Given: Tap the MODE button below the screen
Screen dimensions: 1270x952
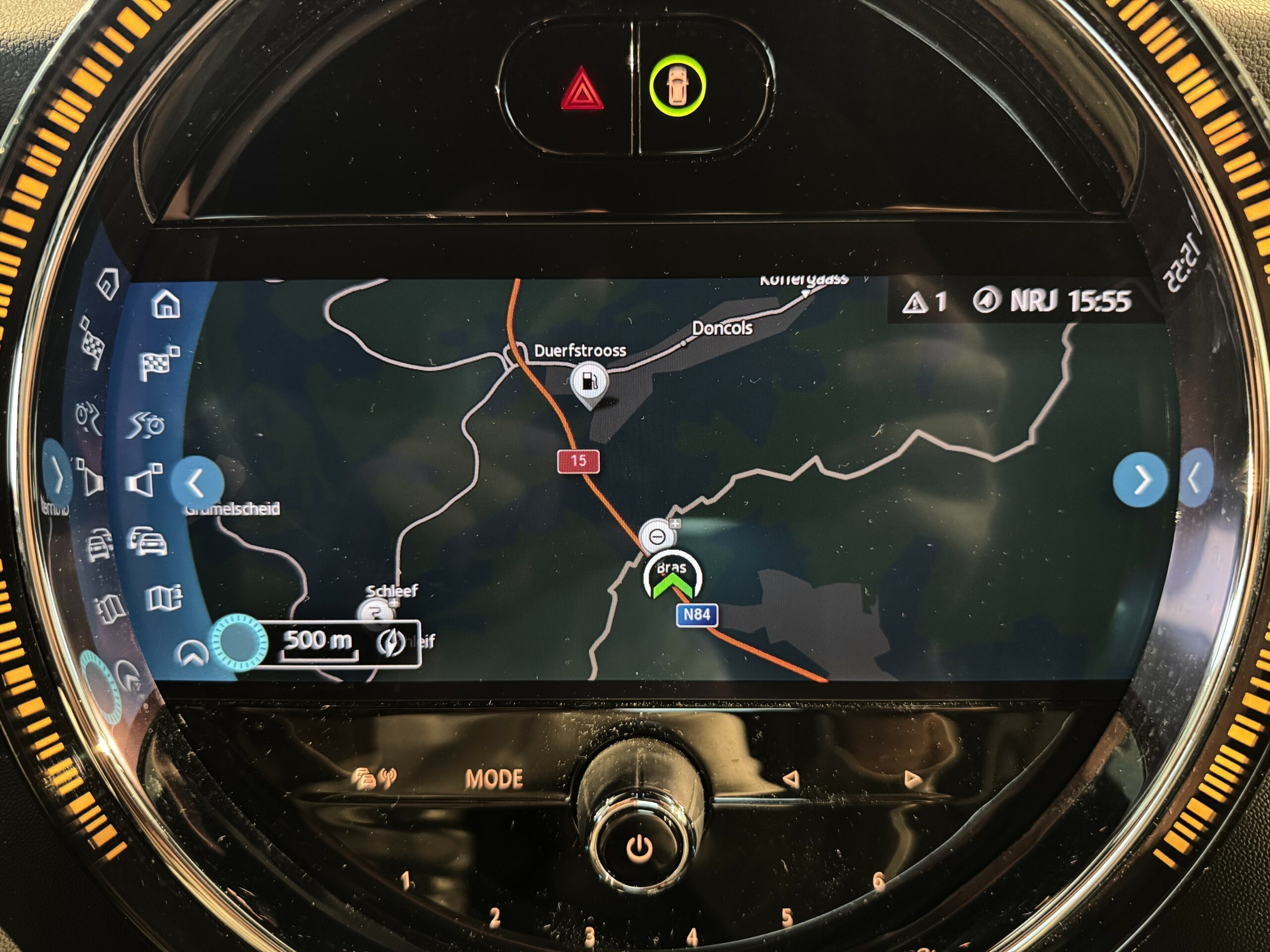Looking at the screenshot, I should click(x=494, y=778).
